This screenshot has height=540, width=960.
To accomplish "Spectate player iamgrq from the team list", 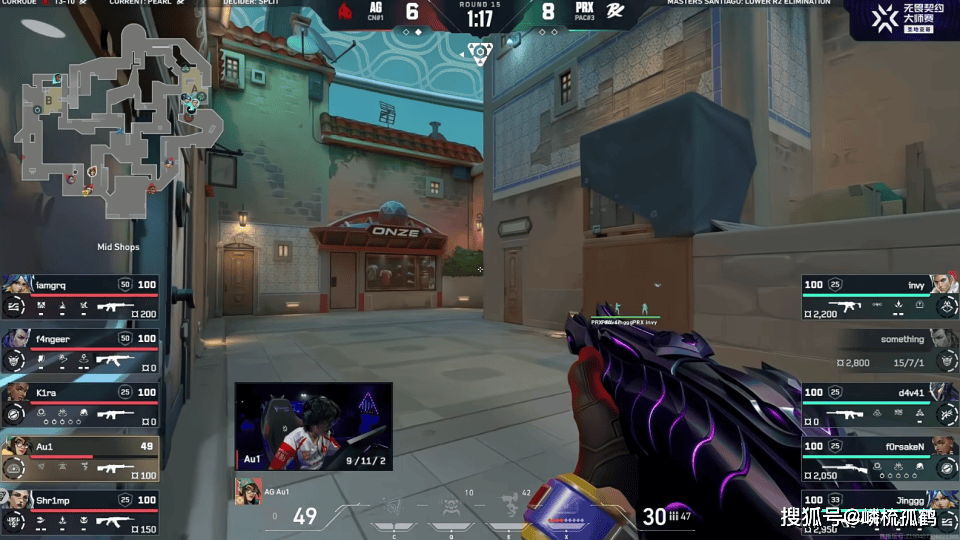I will click(80, 296).
